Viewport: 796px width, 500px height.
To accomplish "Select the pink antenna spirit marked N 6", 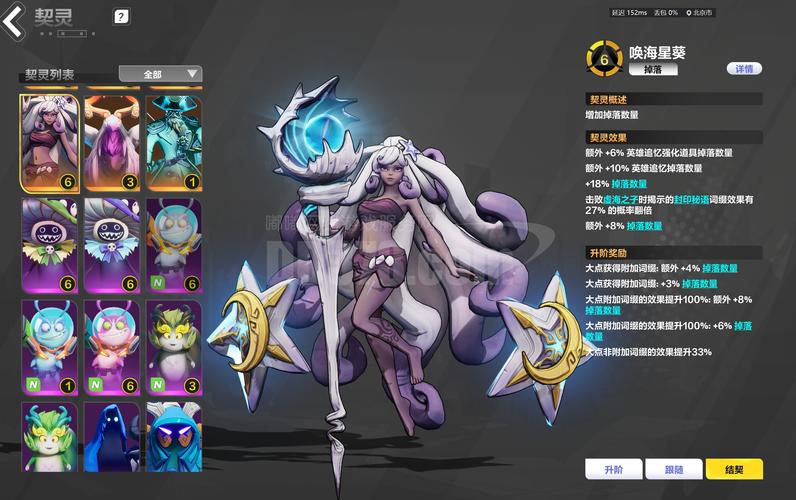I will pos(111,347).
